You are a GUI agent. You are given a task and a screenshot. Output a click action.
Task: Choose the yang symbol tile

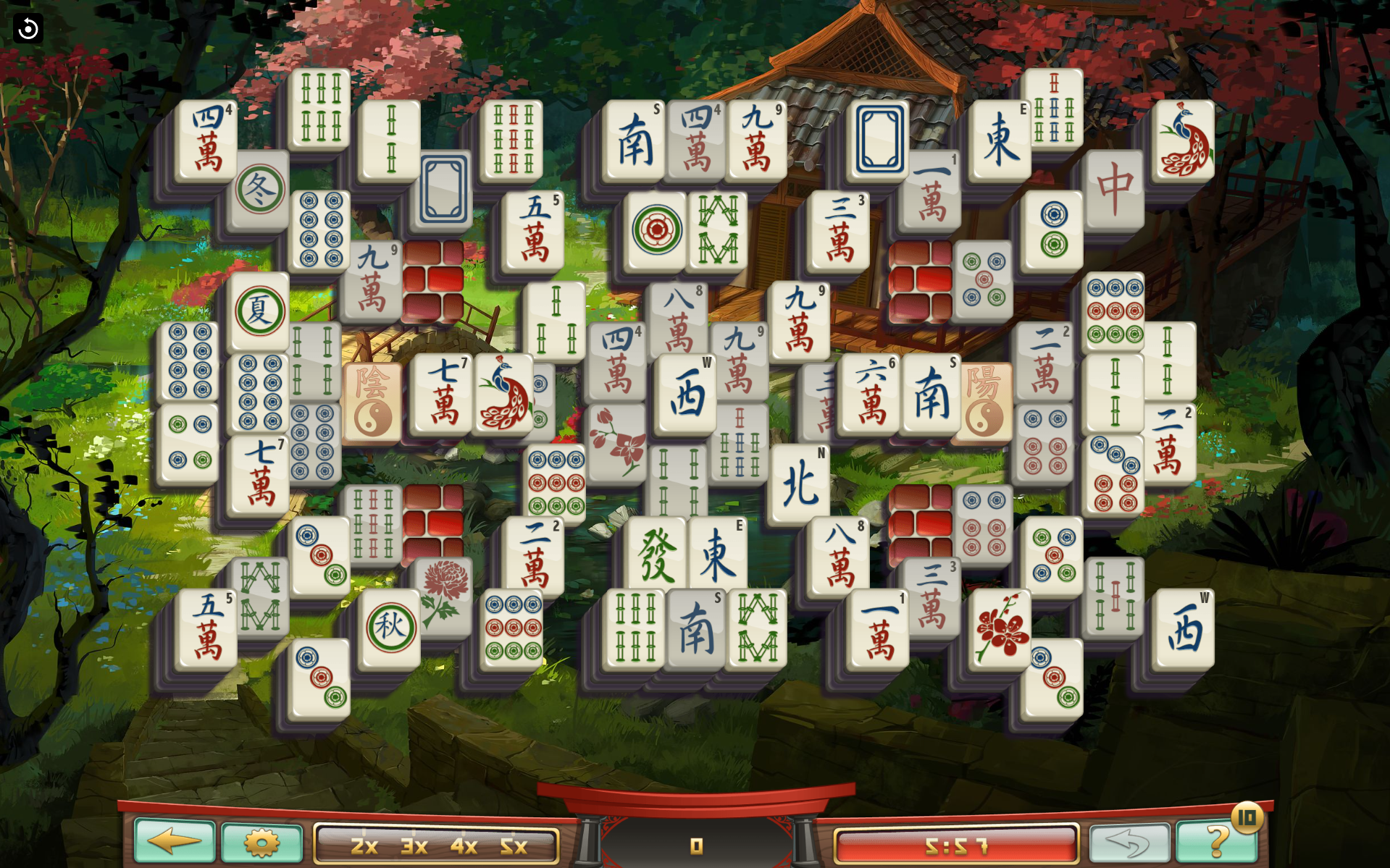click(984, 401)
